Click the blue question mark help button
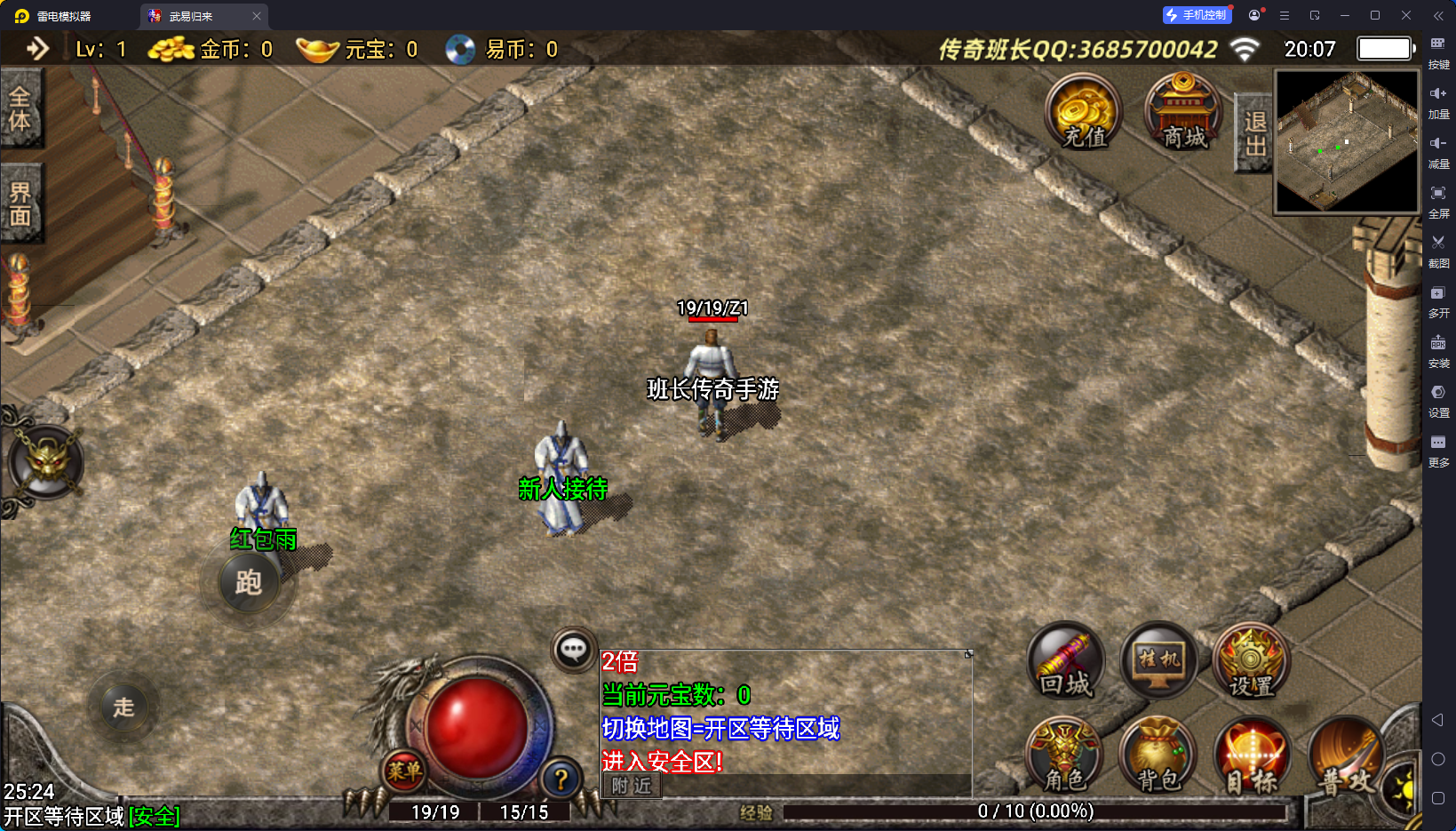 561,779
